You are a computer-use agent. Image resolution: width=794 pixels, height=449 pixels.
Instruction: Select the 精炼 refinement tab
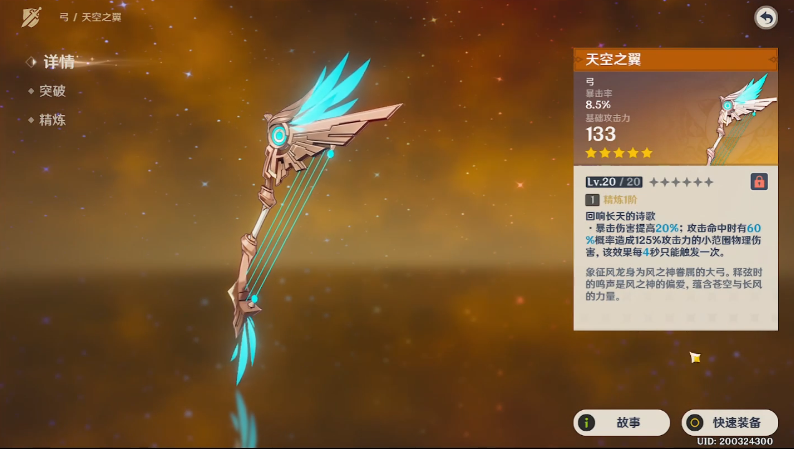click(x=52, y=120)
